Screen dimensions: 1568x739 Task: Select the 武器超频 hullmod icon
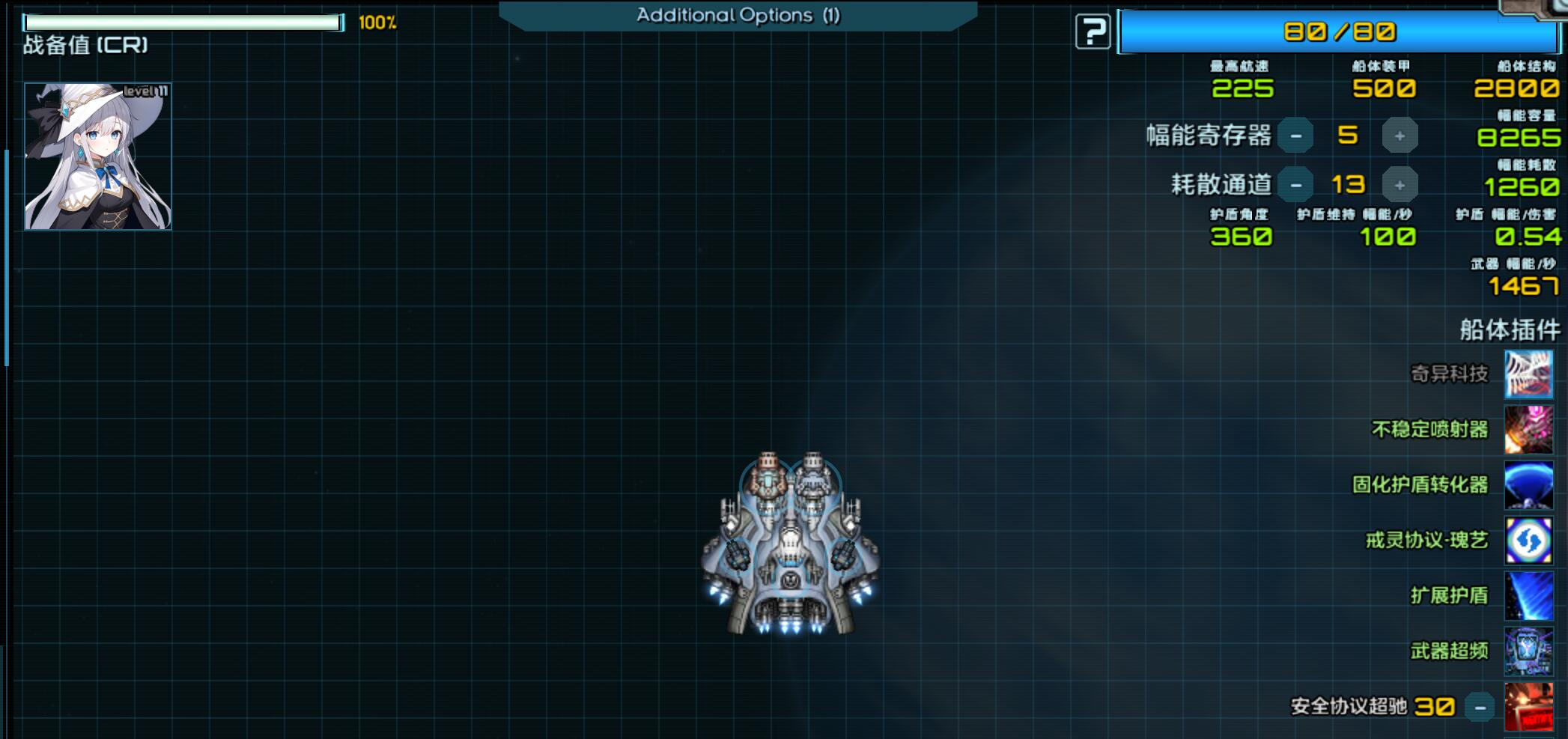pyautogui.click(x=1528, y=651)
